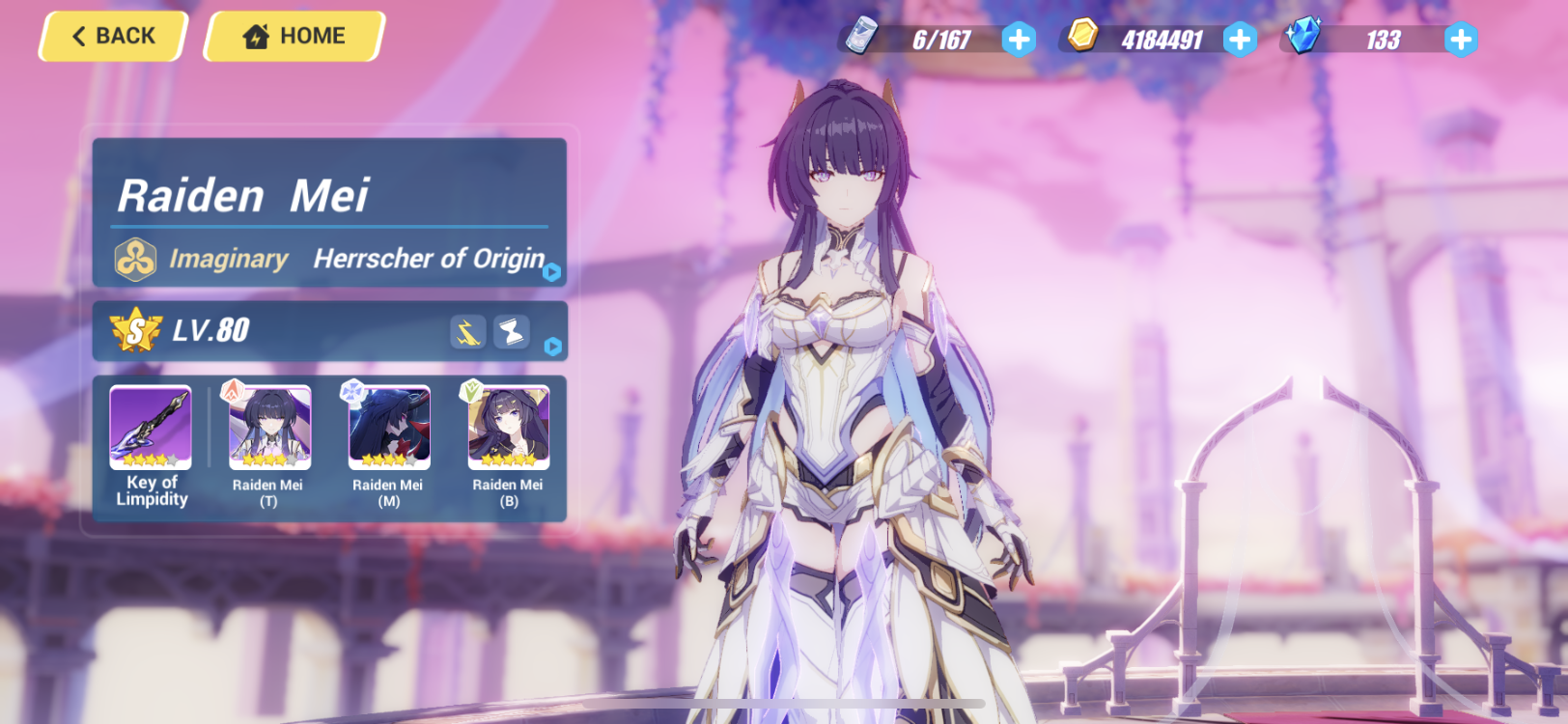Expand the stamina counter display
The image size is (1568, 724).
tap(941, 39)
